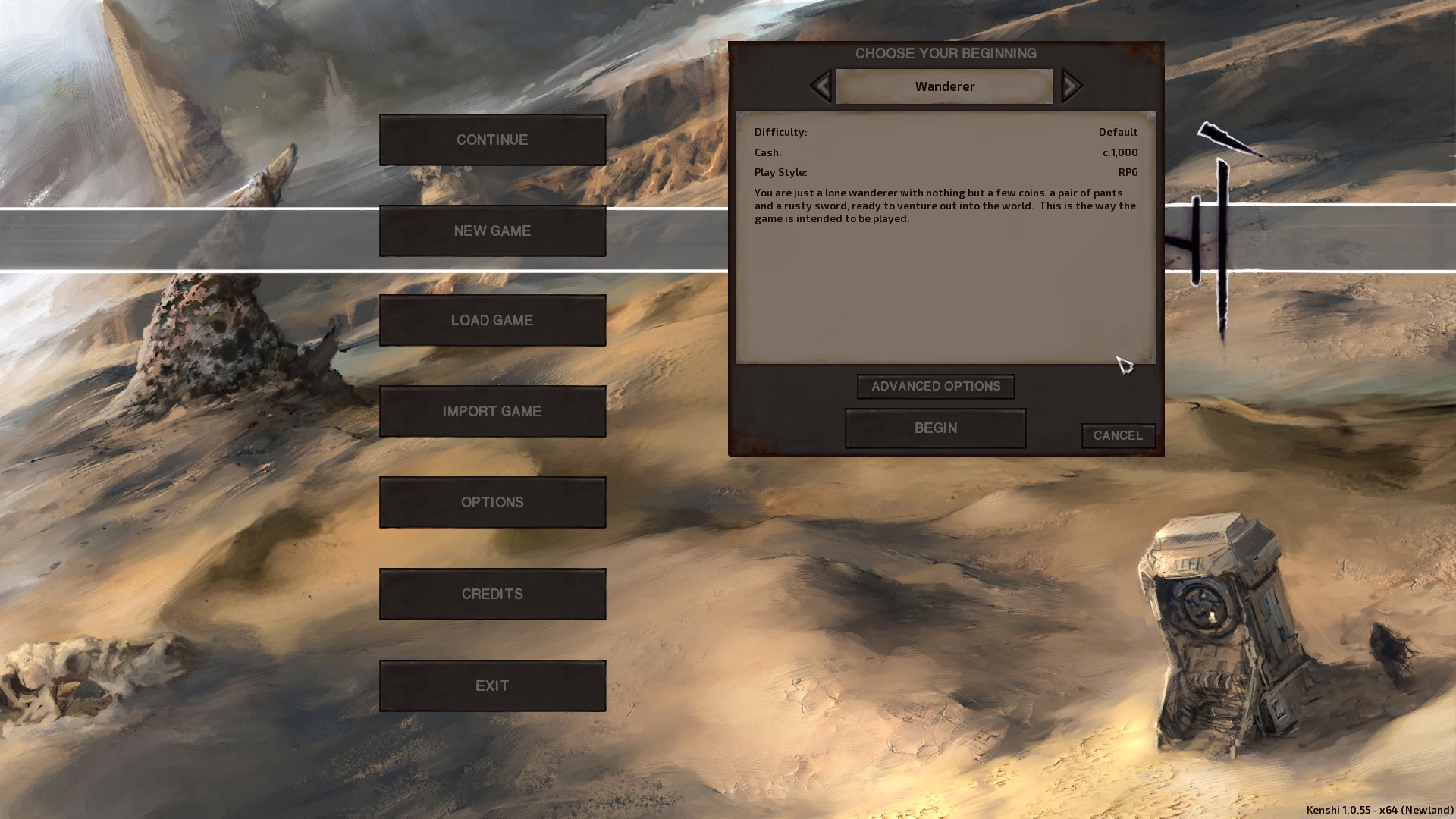Choose Import Game from the menu
Viewport: 1456px width, 819px height.
click(x=492, y=411)
